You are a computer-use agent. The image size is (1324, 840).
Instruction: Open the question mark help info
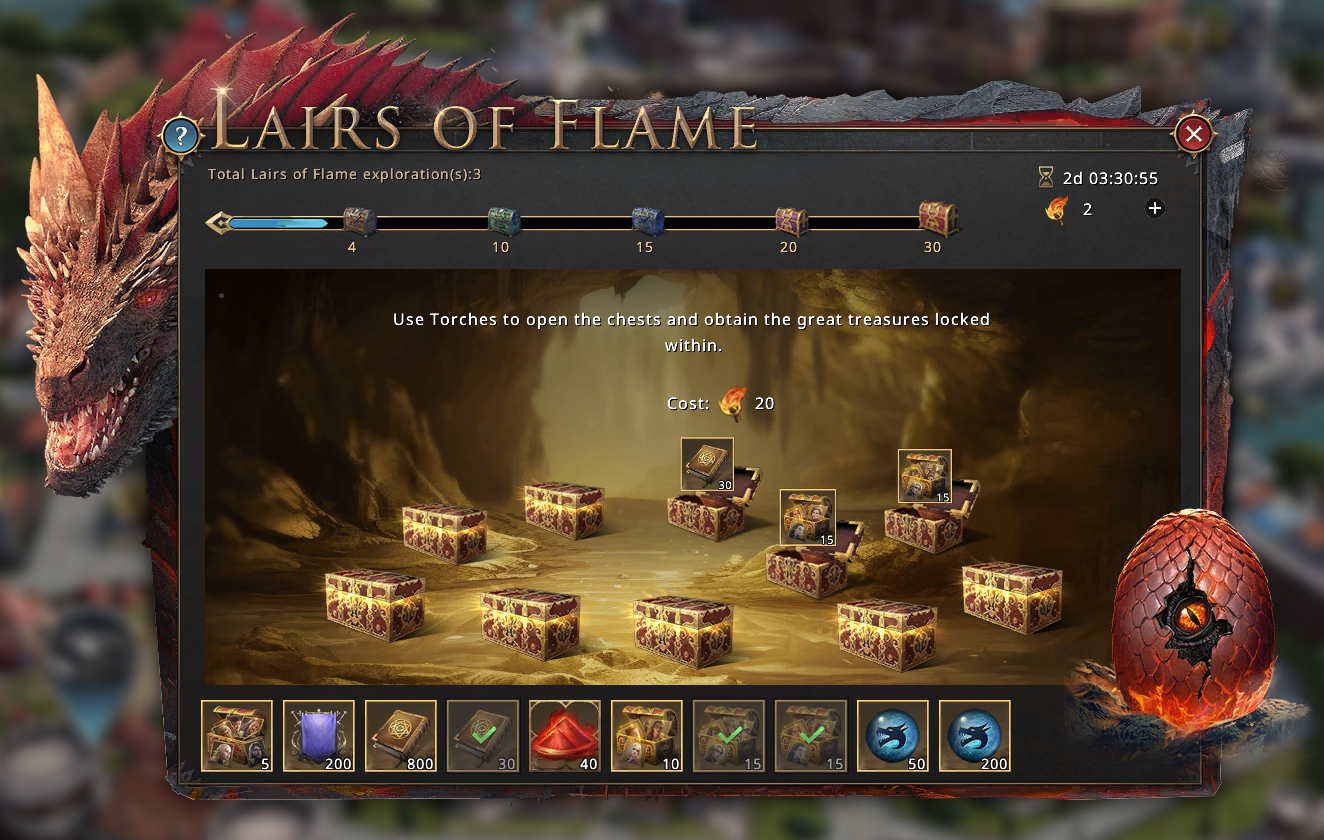tap(180, 135)
